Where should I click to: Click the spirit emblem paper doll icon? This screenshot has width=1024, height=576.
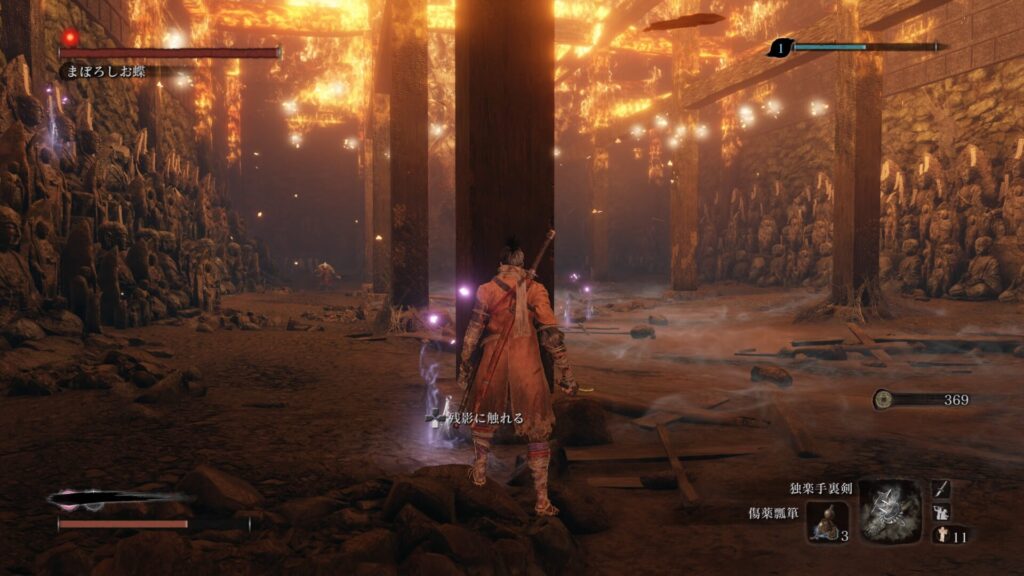coord(941,535)
